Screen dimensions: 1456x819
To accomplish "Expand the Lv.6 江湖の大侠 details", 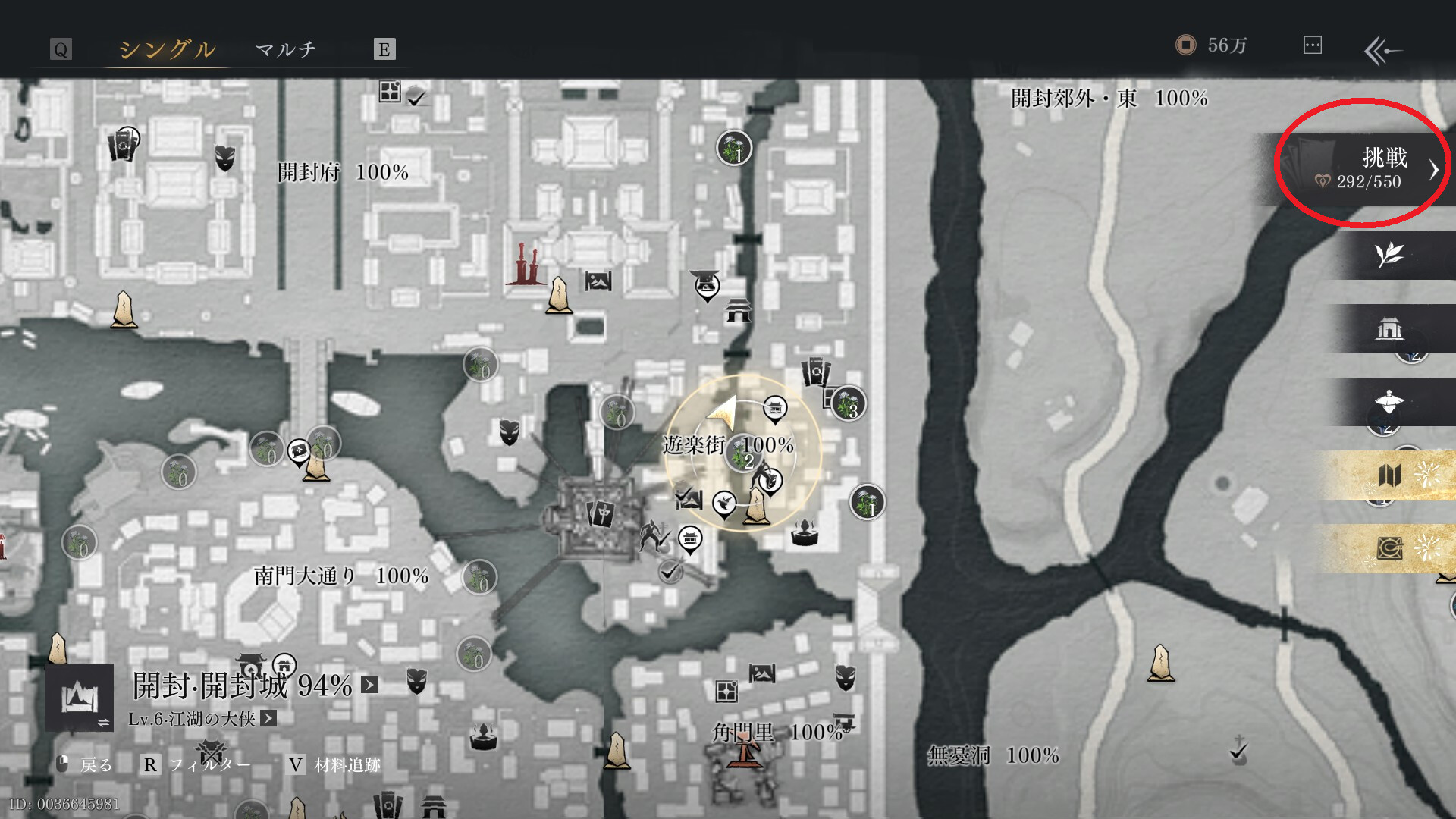I will click(x=268, y=718).
